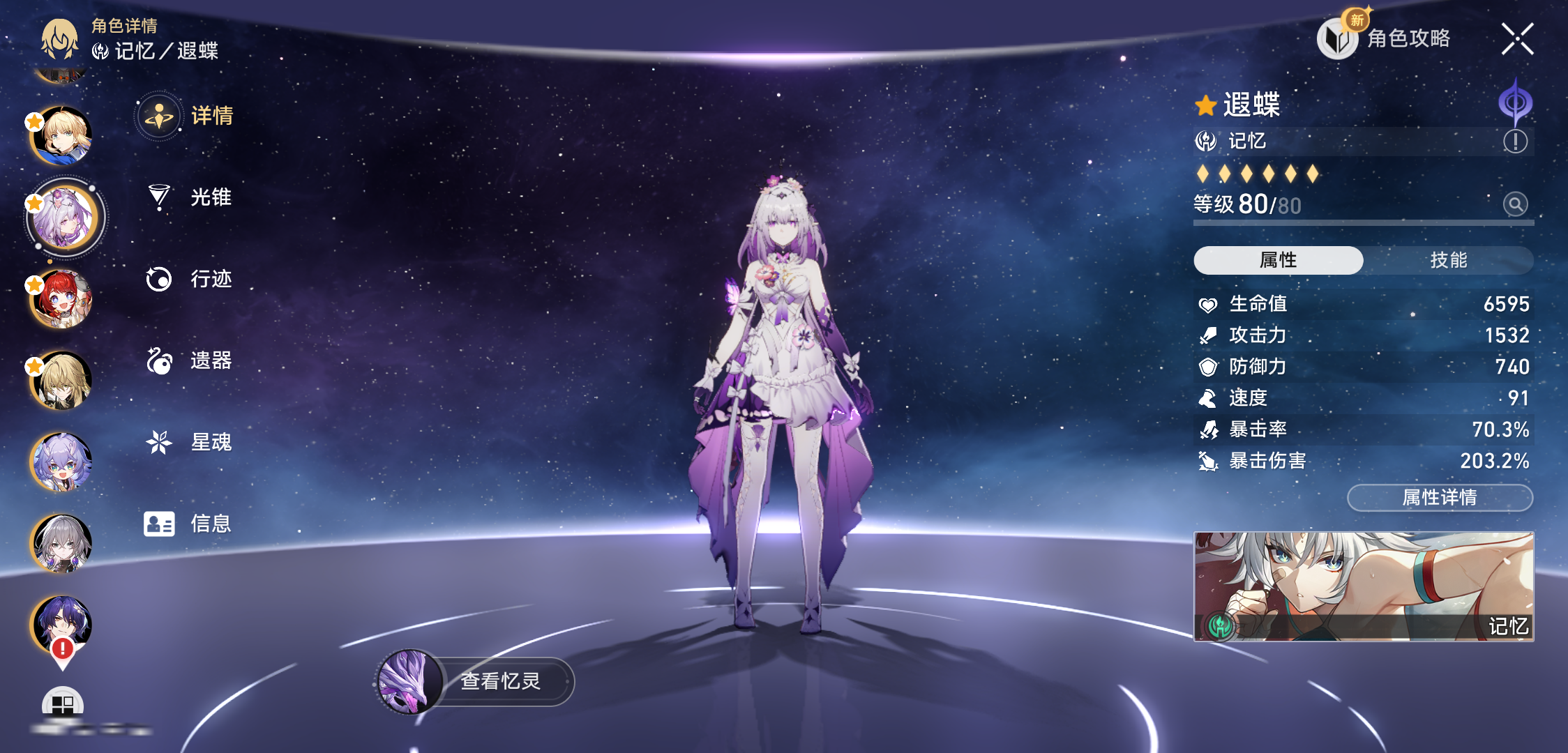The image size is (1568, 753).
Task: Open the equipped light cone artwork thumbnail
Action: (1363, 586)
